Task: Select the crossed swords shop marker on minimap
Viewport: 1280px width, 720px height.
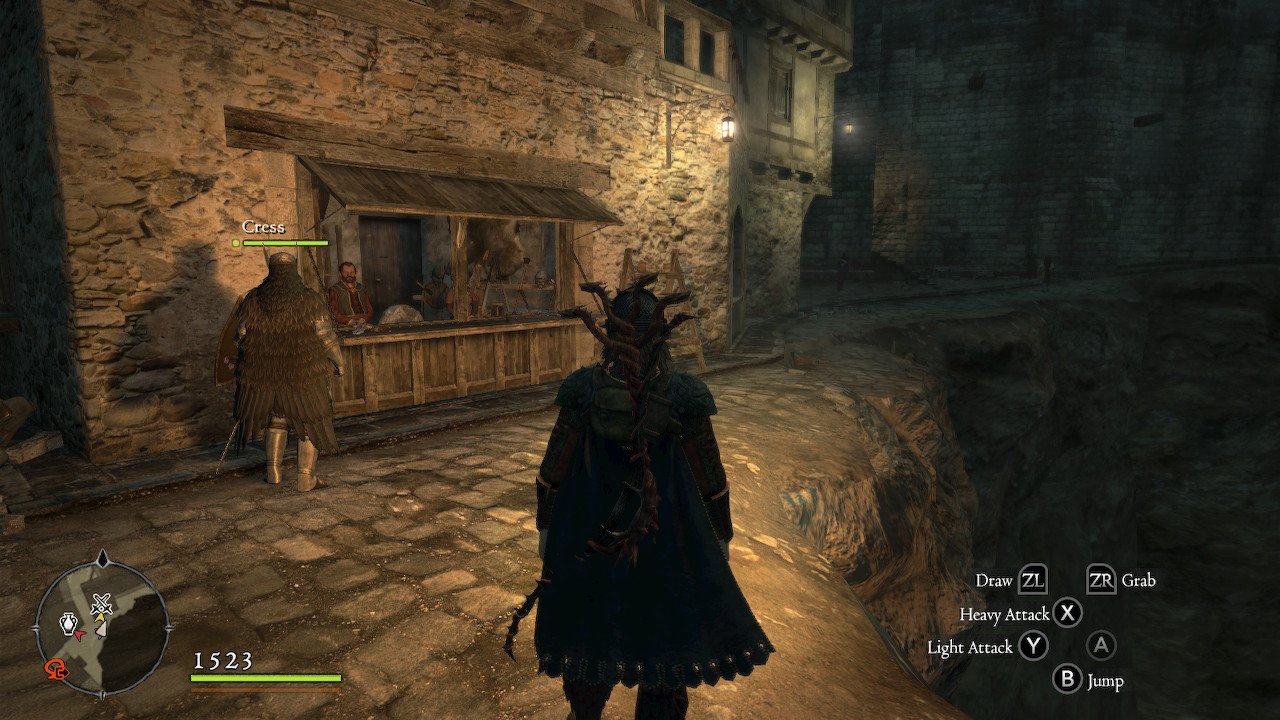Action: [x=100, y=603]
